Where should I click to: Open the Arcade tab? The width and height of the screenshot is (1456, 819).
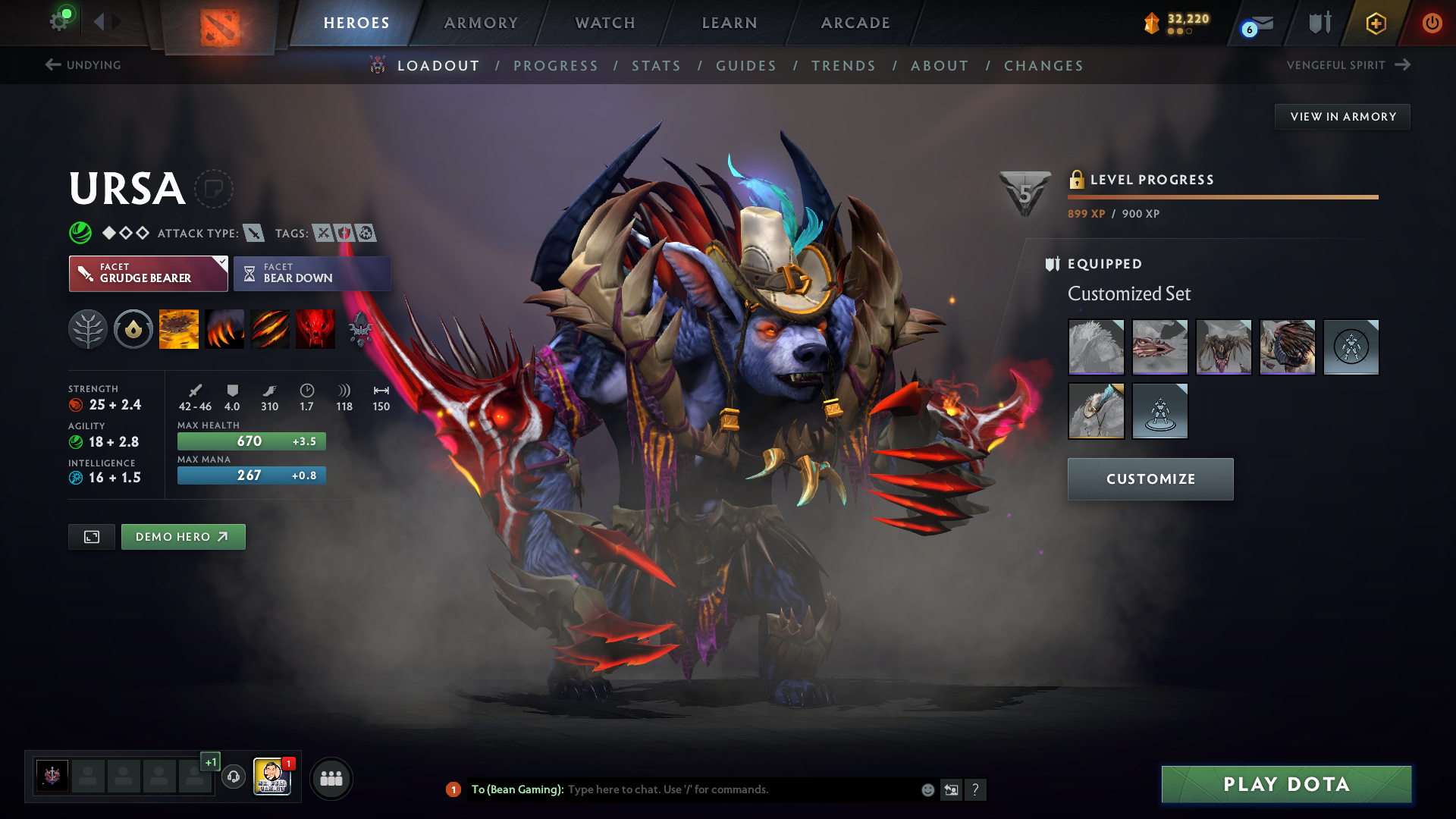pyautogui.click(x=855, y=23)
